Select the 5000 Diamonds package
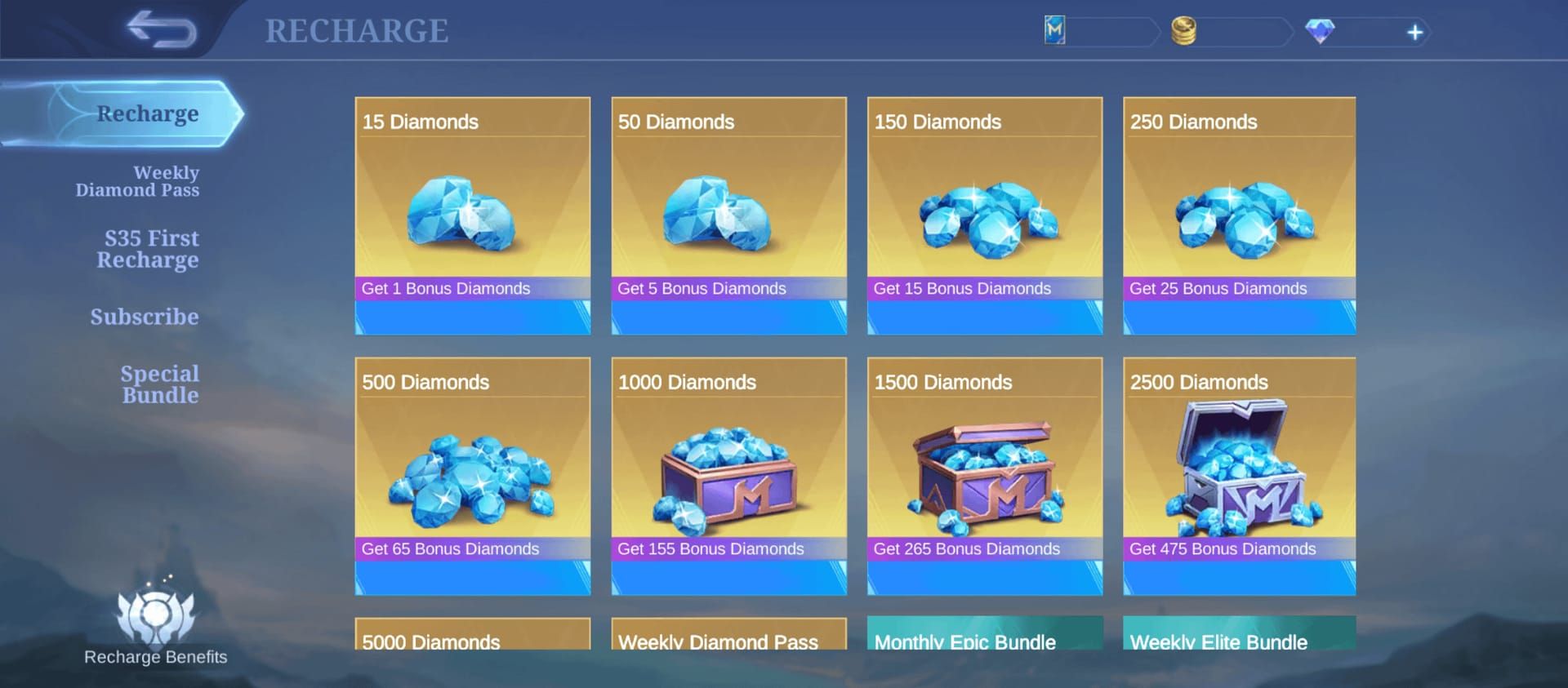This screenshot has width=1568, height=688. click(x=472, y=645)
